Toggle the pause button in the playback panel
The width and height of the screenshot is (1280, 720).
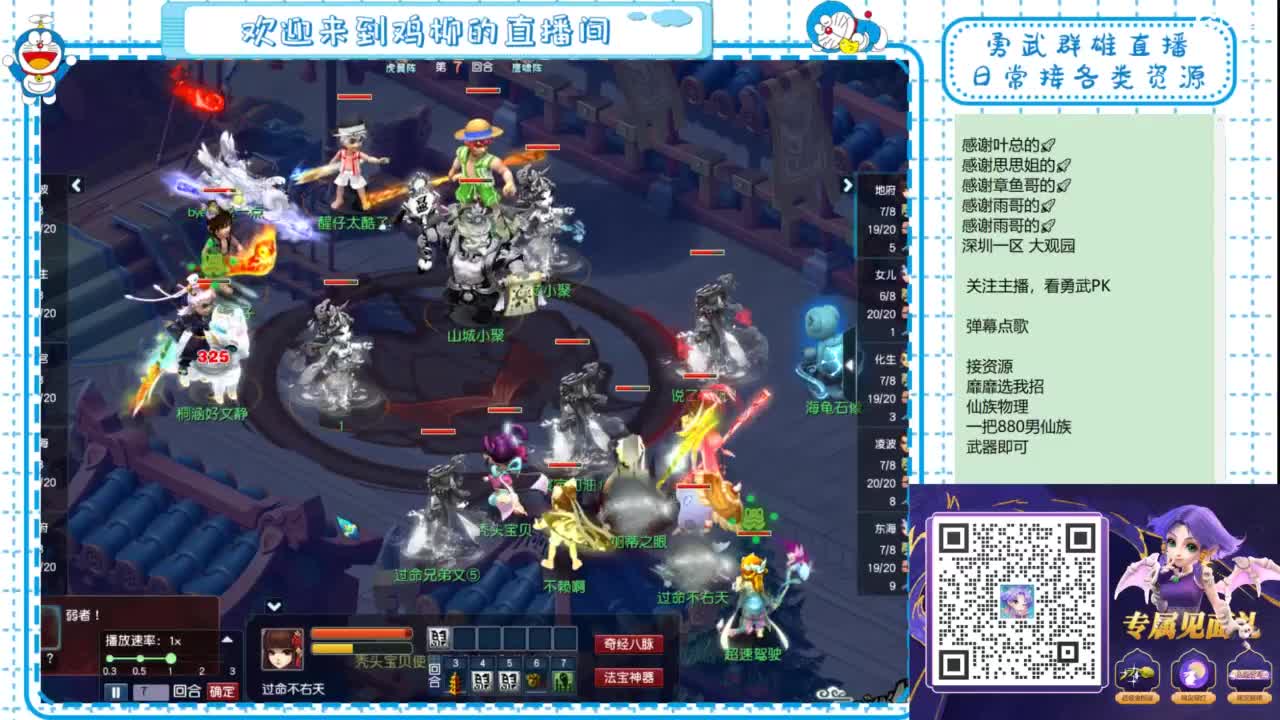(116, 688)
